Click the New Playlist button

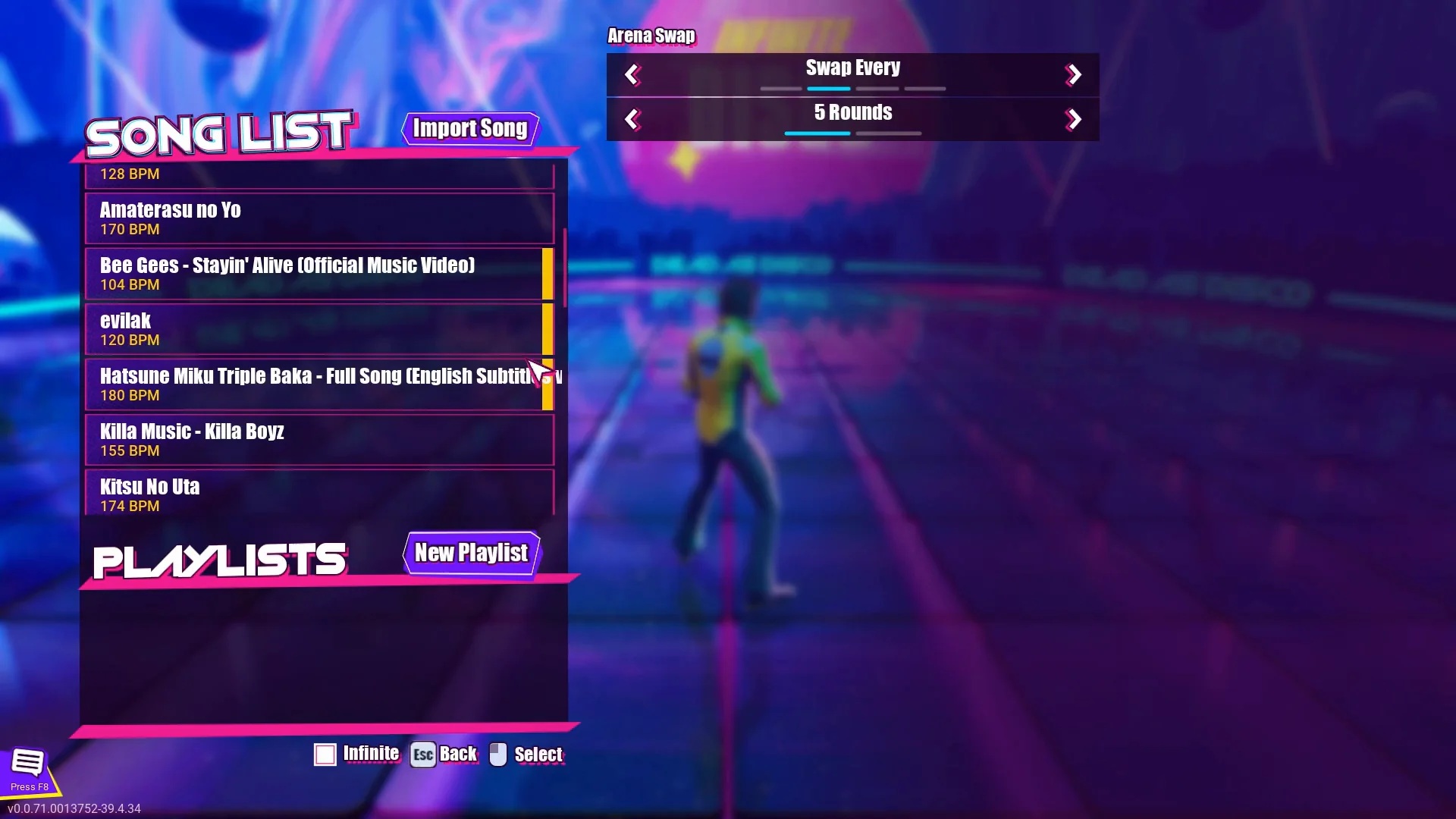pos(470,553)
